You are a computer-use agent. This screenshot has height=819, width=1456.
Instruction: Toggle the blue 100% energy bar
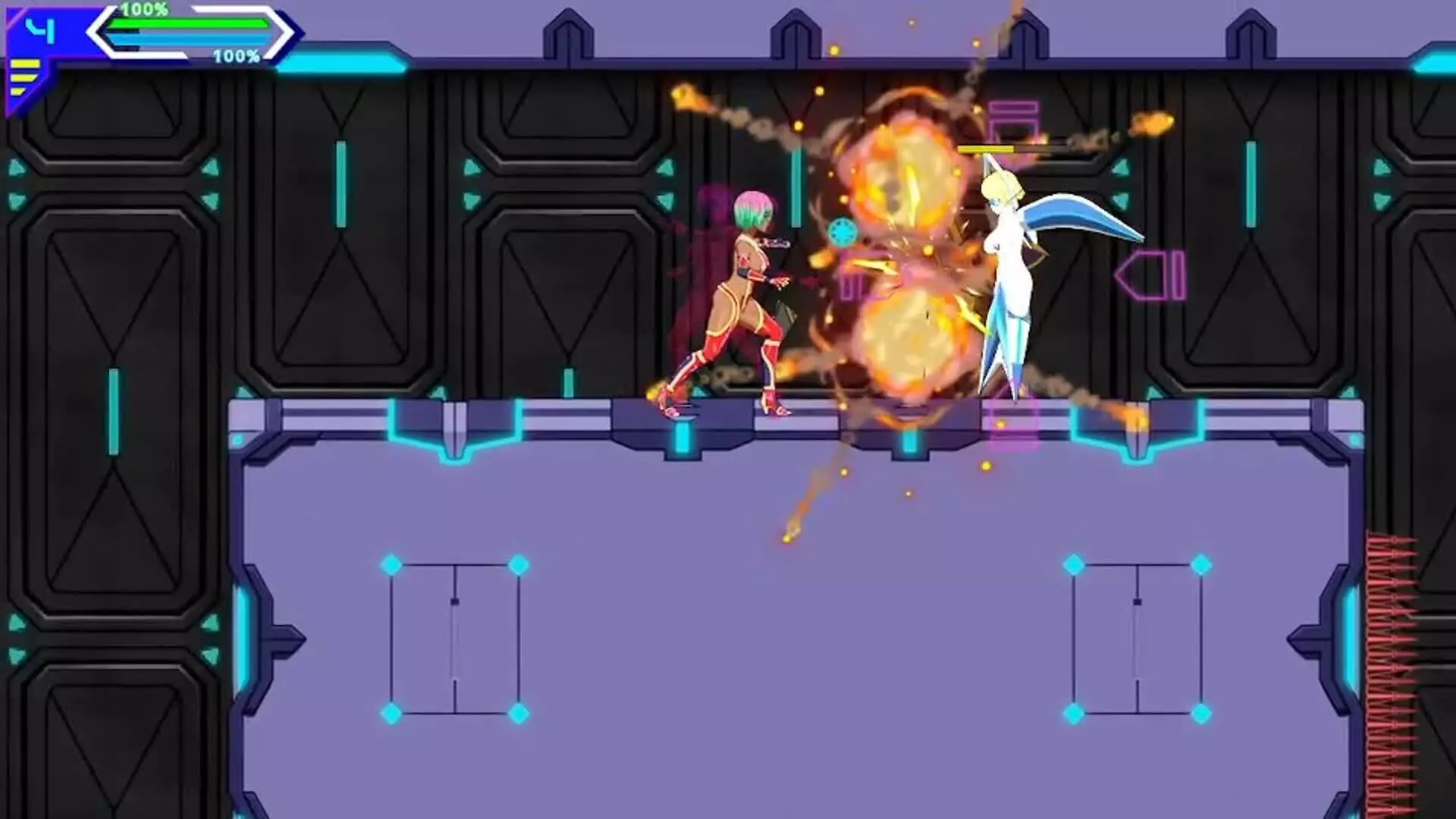pos(190,39)
